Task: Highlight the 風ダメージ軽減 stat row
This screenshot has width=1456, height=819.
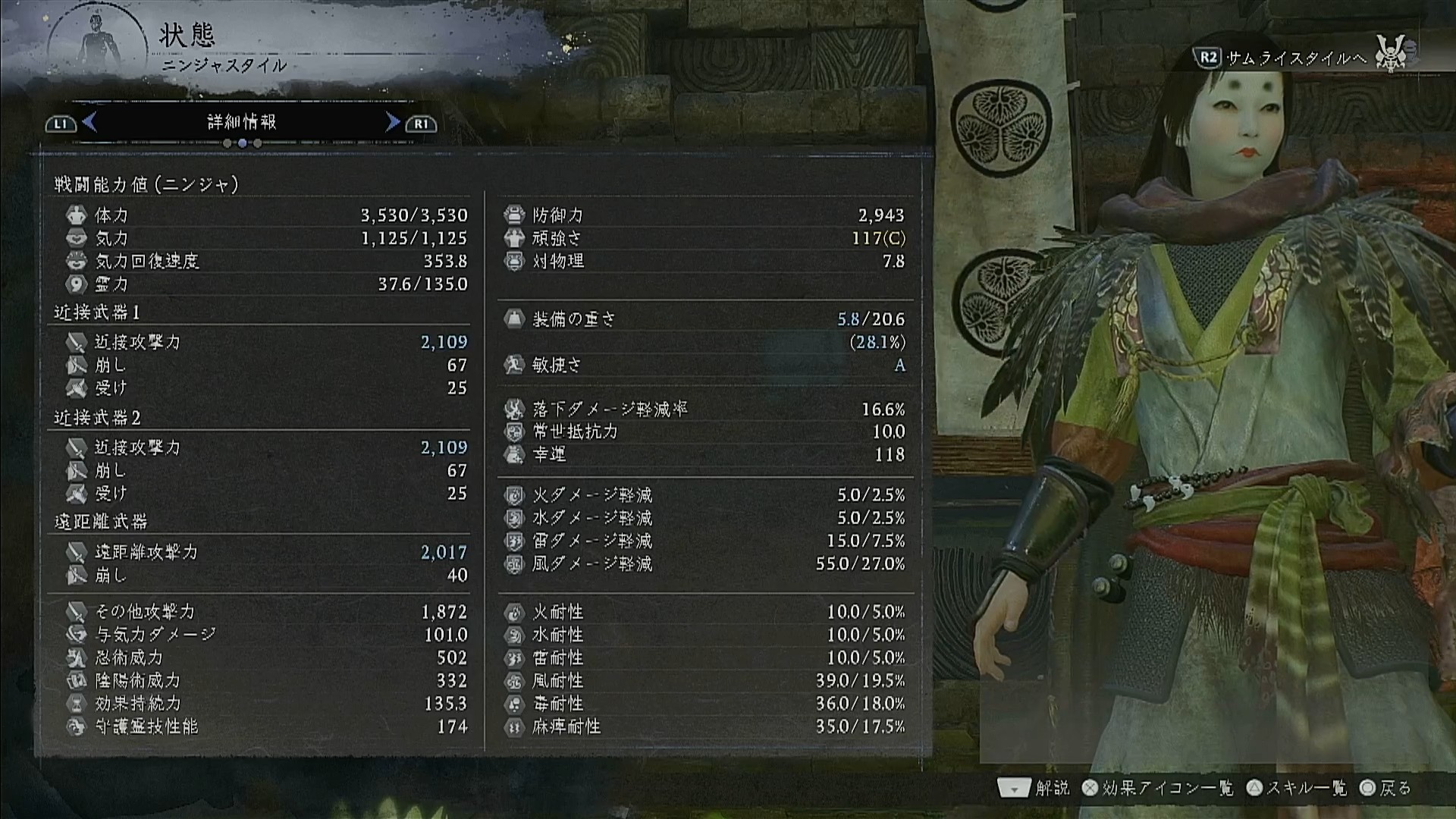Action: (x=704, y=564)
